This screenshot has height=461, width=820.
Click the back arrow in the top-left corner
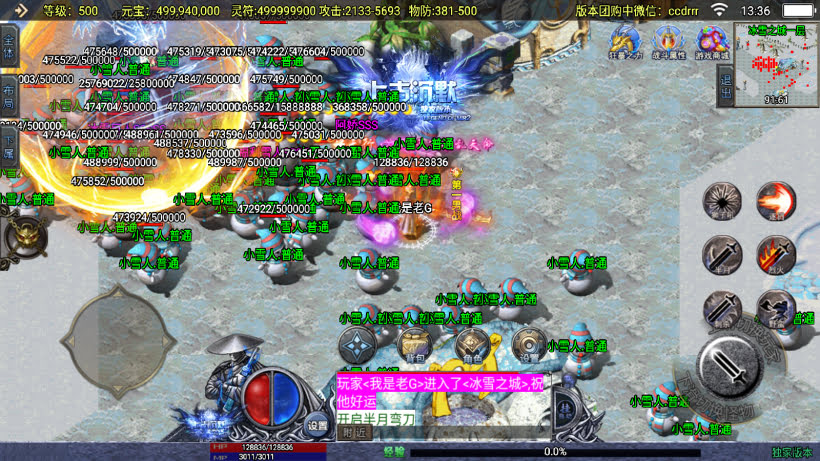[x=18, y=10]
